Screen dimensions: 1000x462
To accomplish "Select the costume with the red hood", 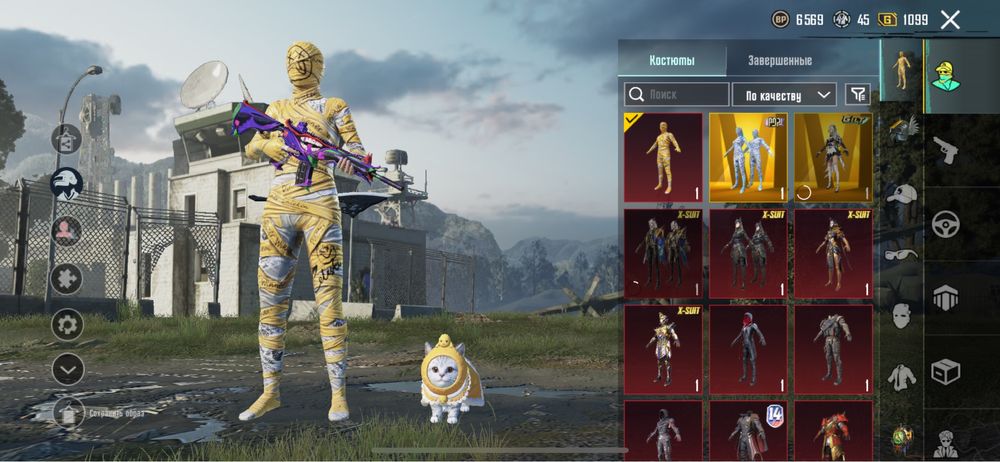I will coord(748,348).
